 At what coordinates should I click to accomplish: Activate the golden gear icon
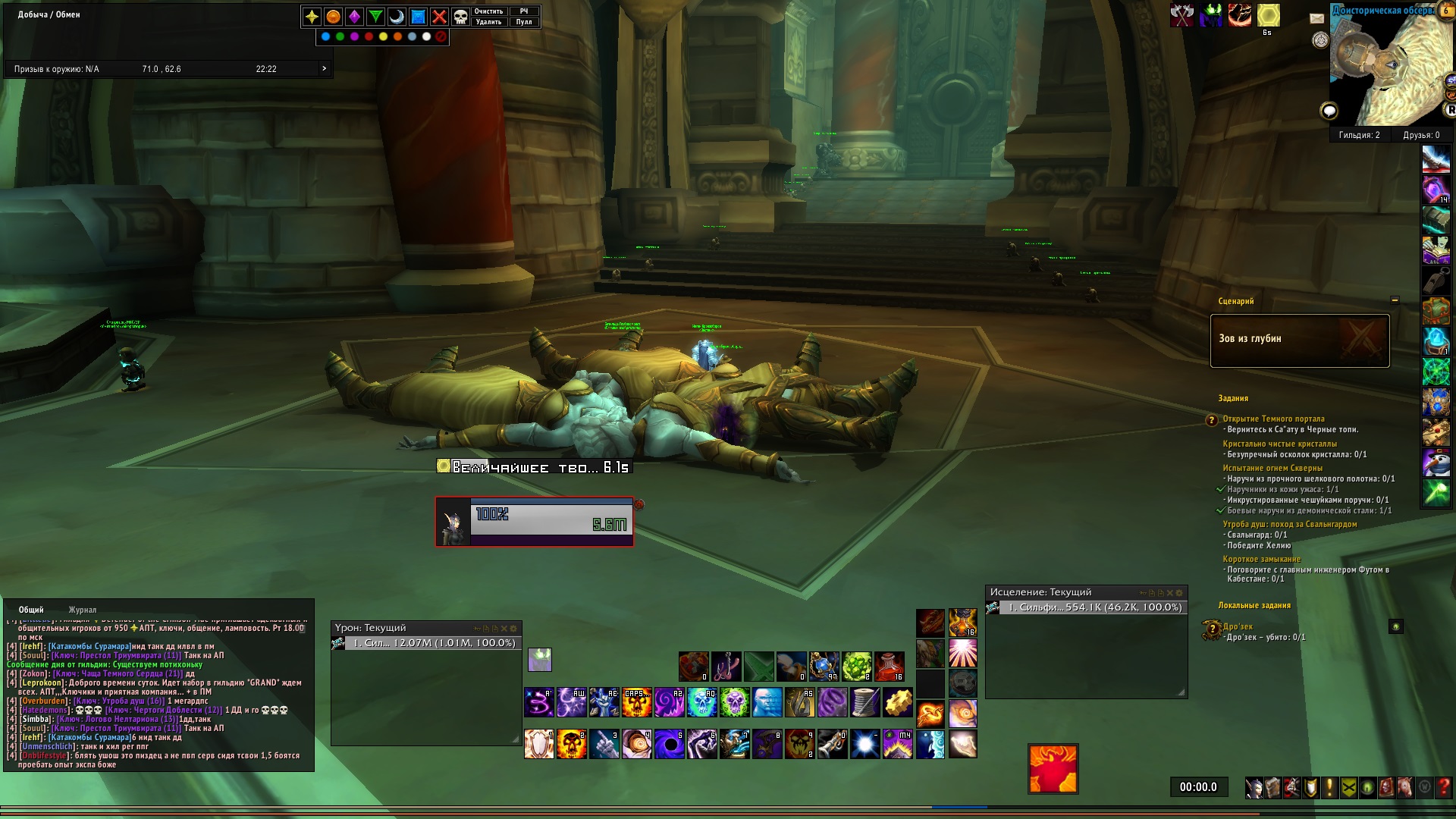point(897,703)
